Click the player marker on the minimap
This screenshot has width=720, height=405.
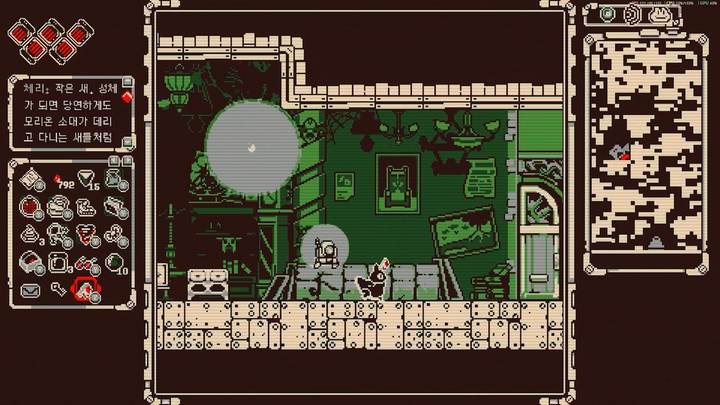coord(624,154)
